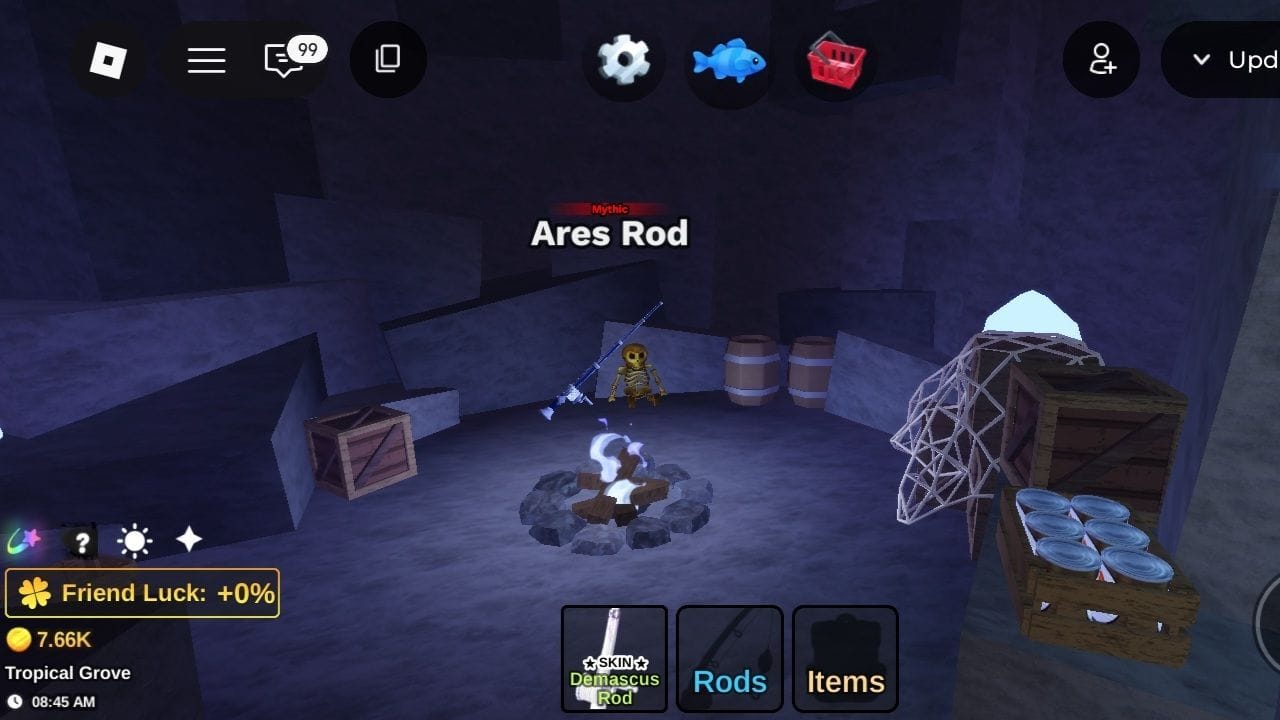Open the settings gear icon
This screenshot has width=1280, height=720.
tap(624, 60)
